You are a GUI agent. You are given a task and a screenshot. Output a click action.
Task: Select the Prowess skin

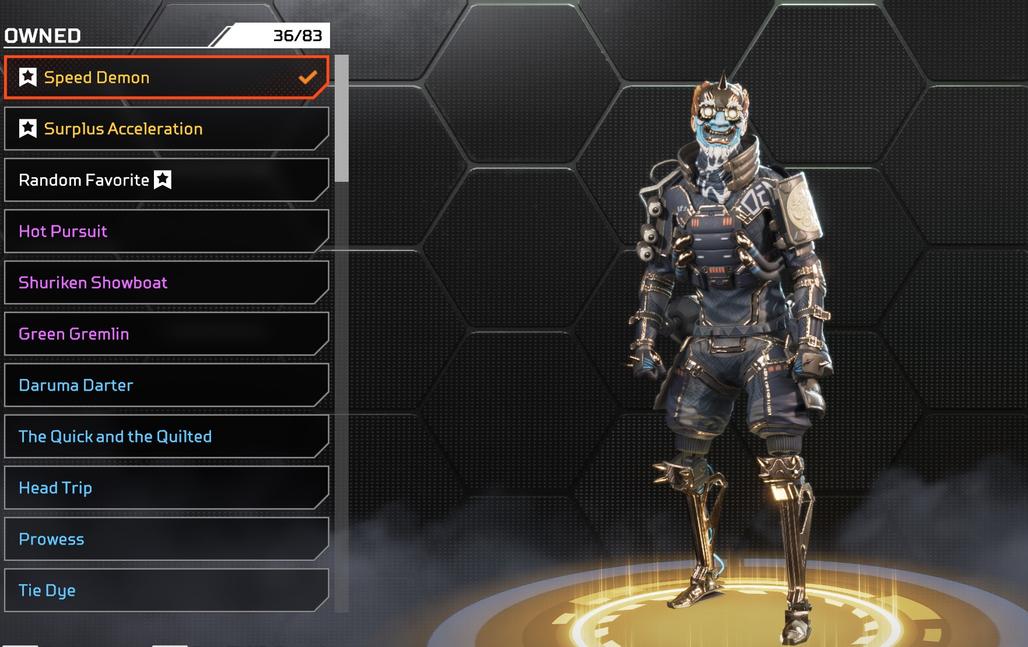(x=166, y=539)
